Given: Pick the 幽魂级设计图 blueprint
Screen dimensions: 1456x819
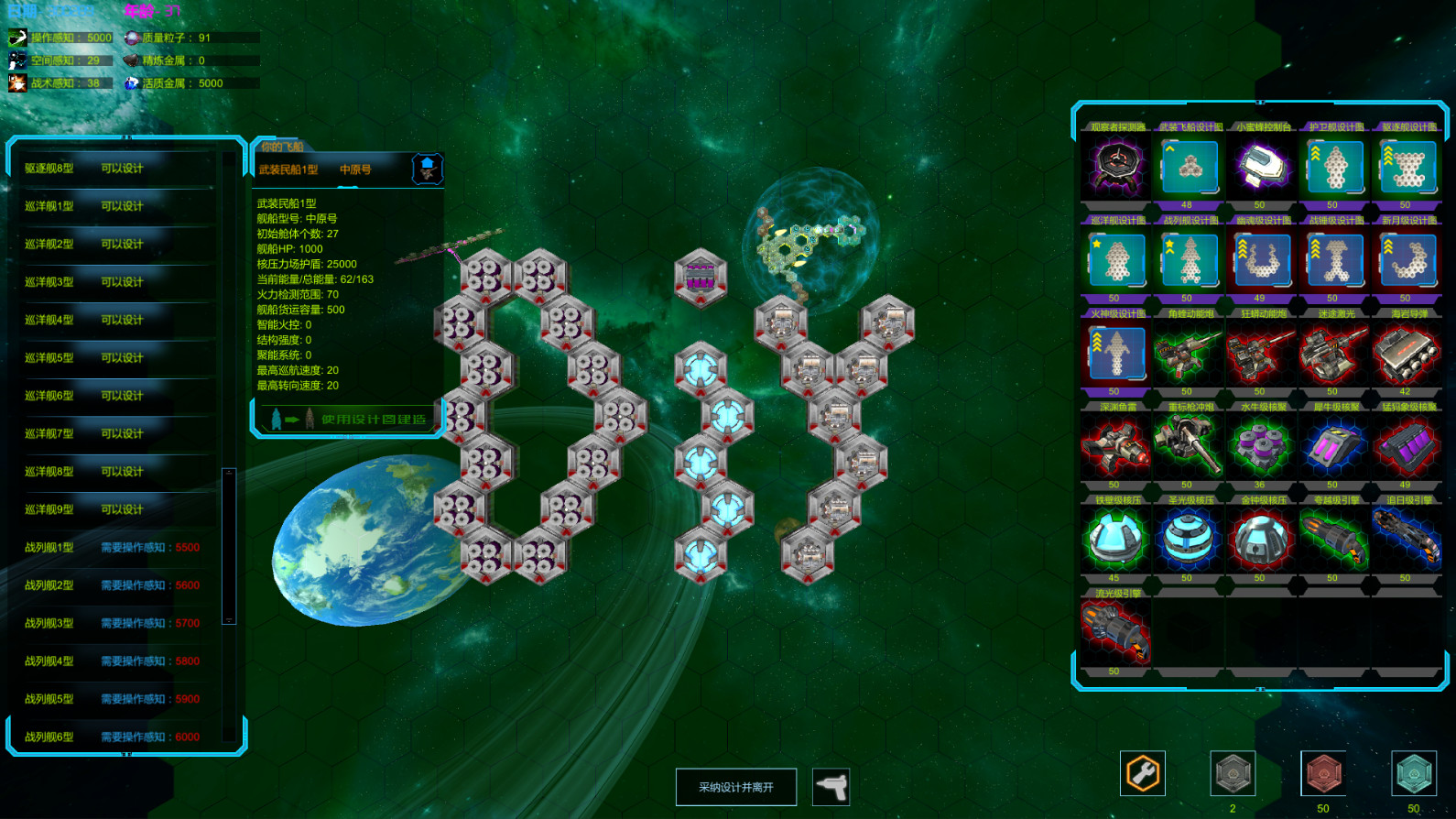Looking at the screenshot, I should pyautogui.click(x=1261, y=261).
